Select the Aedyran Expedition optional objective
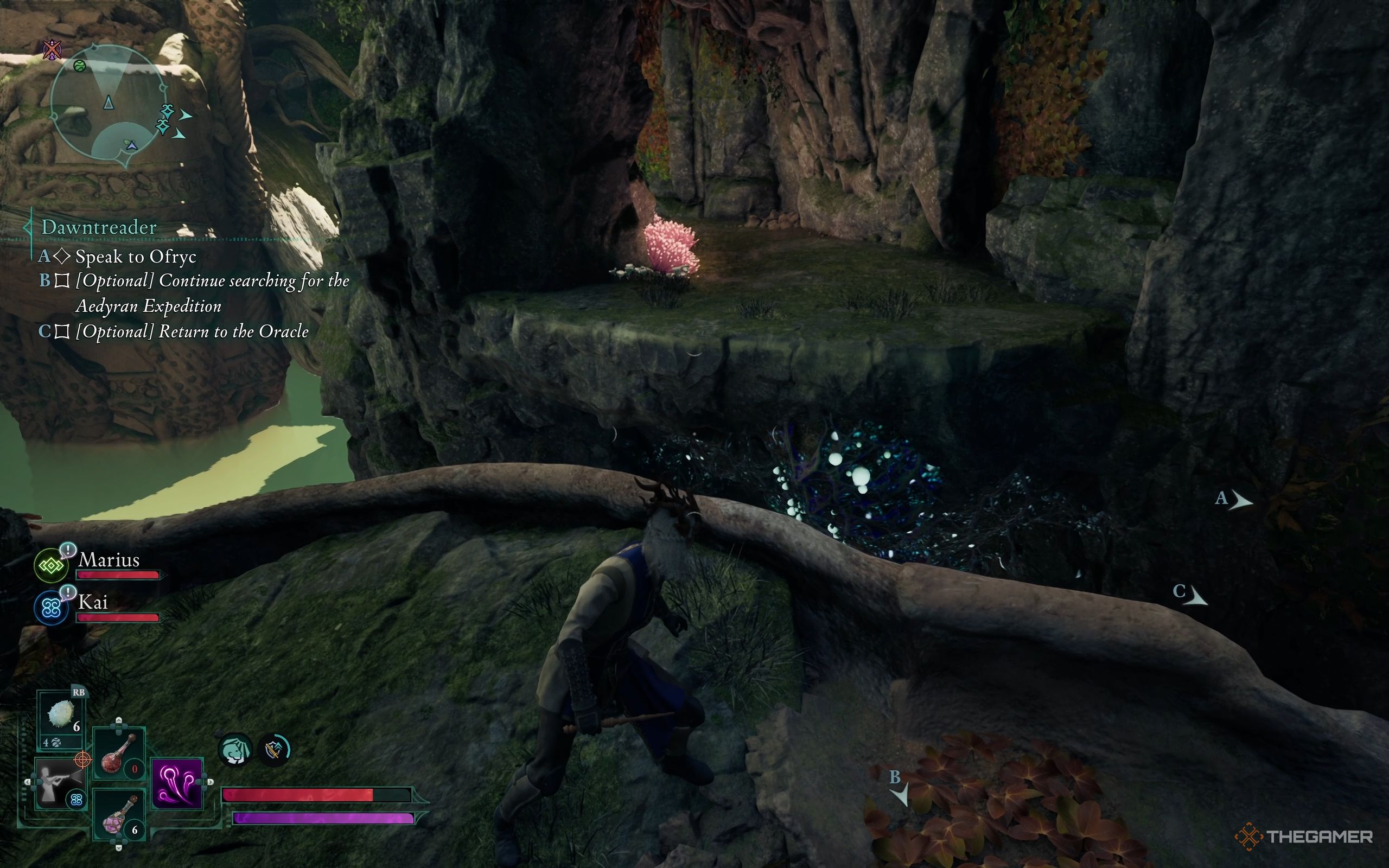This screenshot has height=868, width=1389. point(211,293)
